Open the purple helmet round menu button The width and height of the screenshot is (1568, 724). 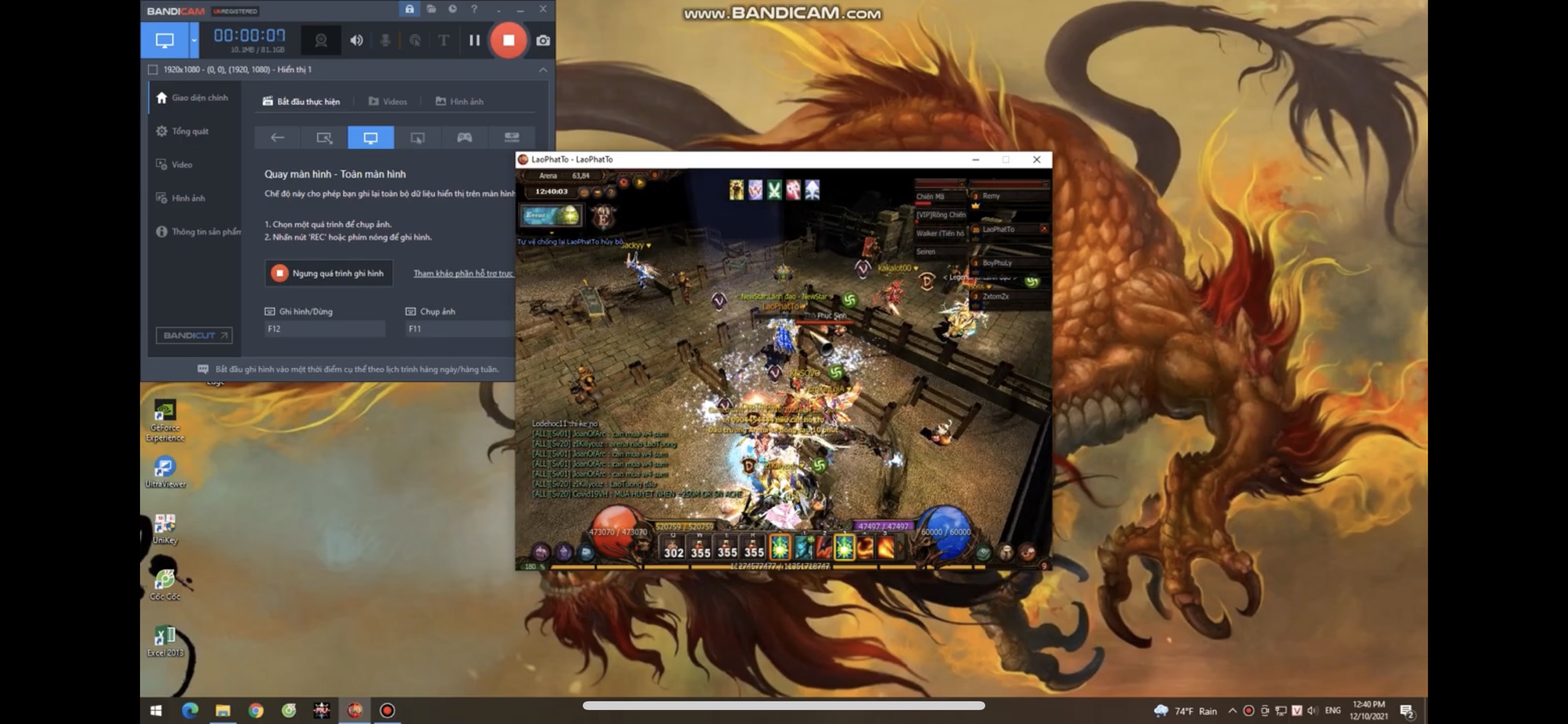coord(541,553)
